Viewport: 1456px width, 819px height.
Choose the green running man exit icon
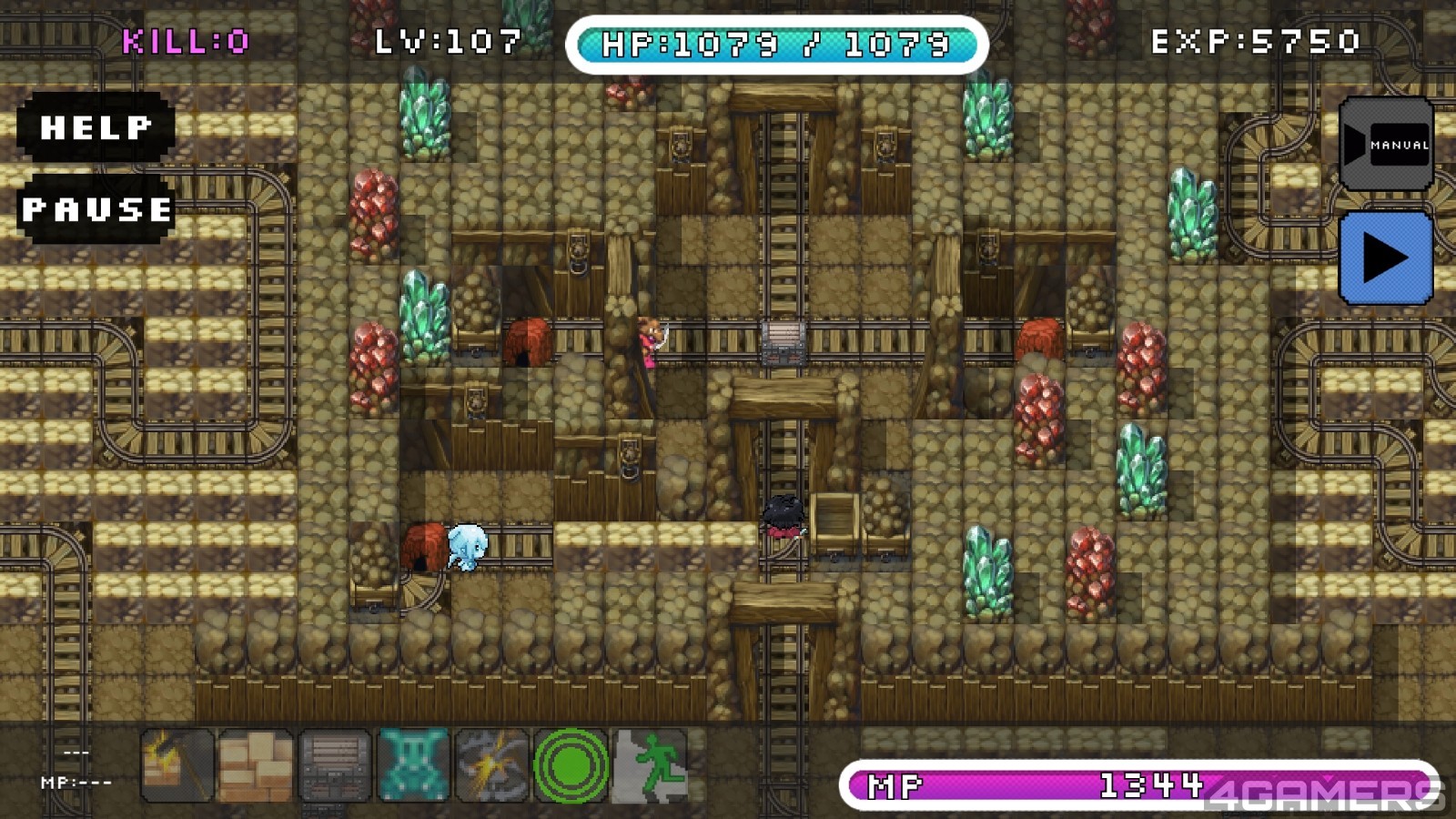coord(650,766)
